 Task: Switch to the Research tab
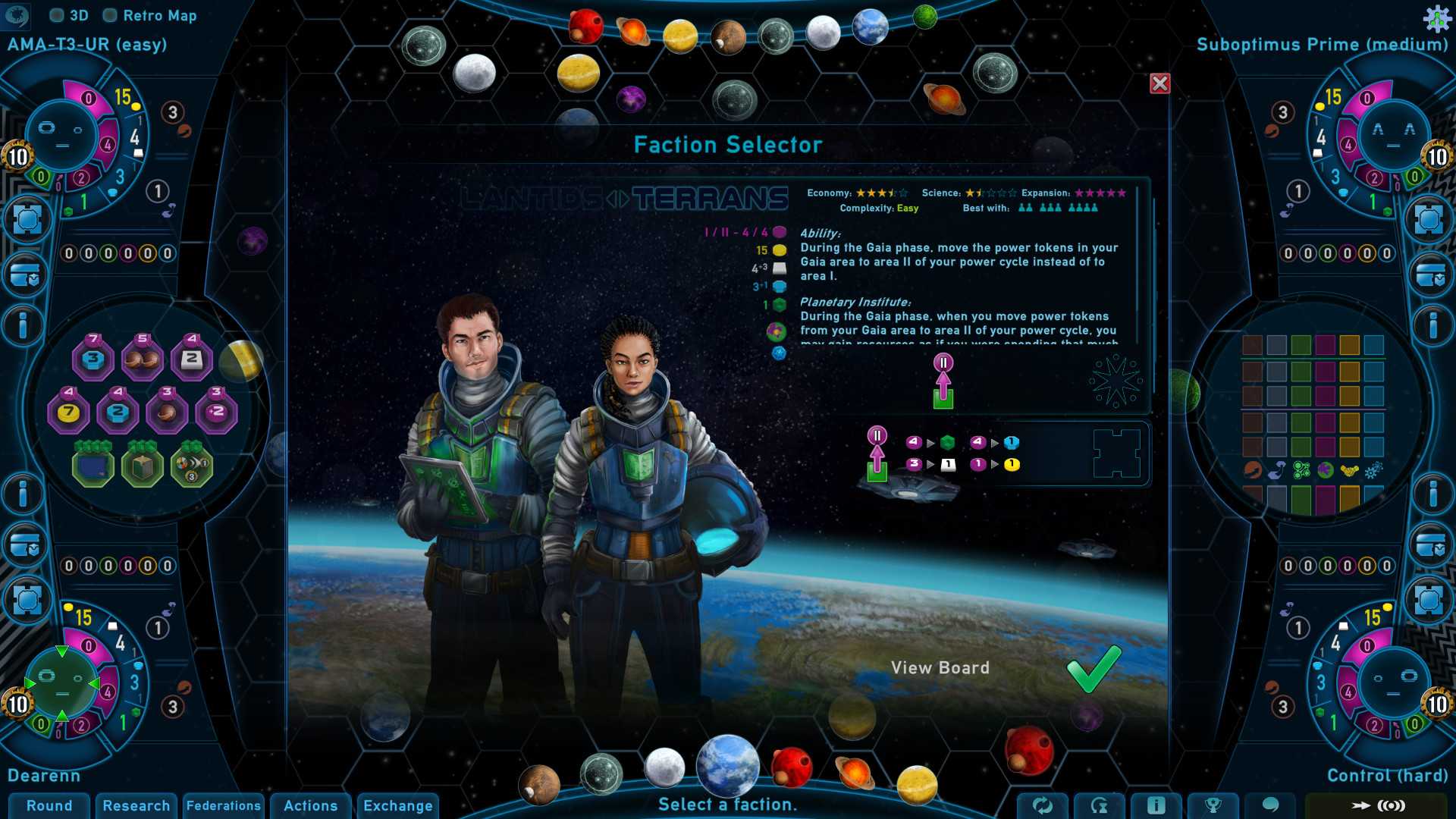point(136,806)
